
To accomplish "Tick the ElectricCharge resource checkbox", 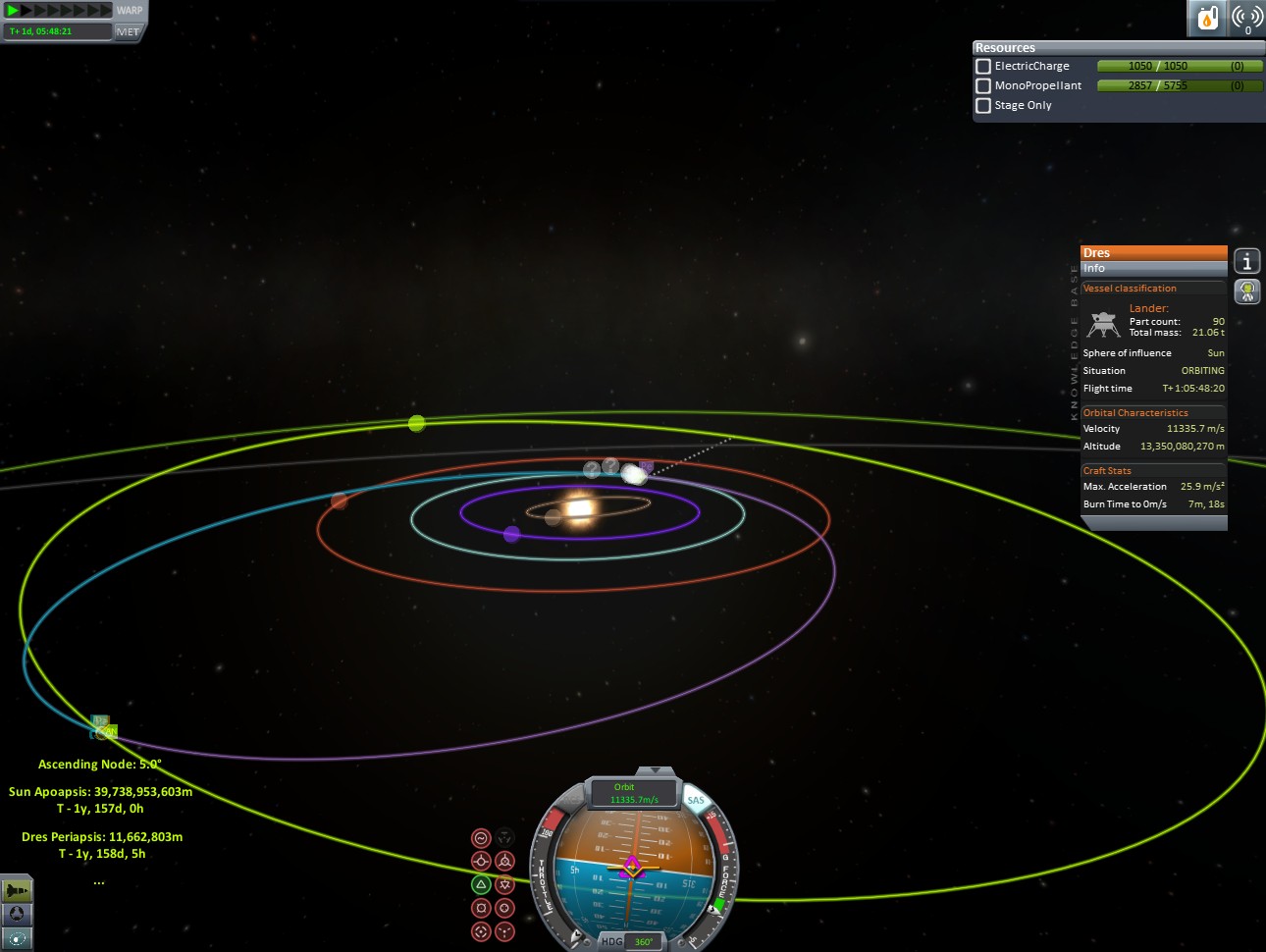I will click(x=982, y=67).
